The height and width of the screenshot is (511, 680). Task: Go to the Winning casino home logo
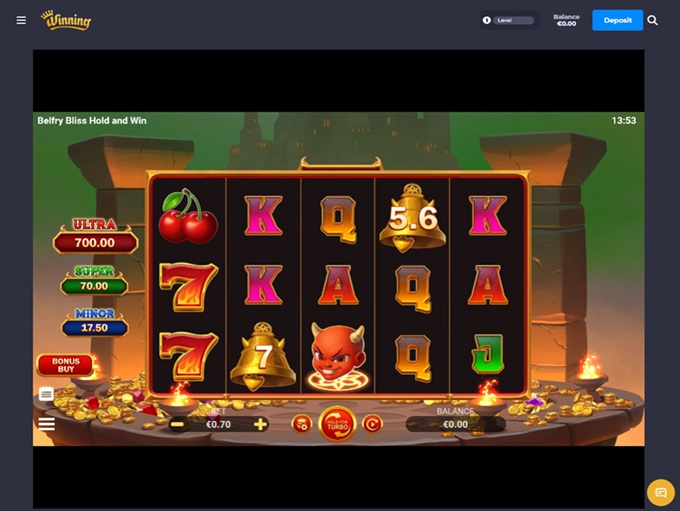coord(66,19)
